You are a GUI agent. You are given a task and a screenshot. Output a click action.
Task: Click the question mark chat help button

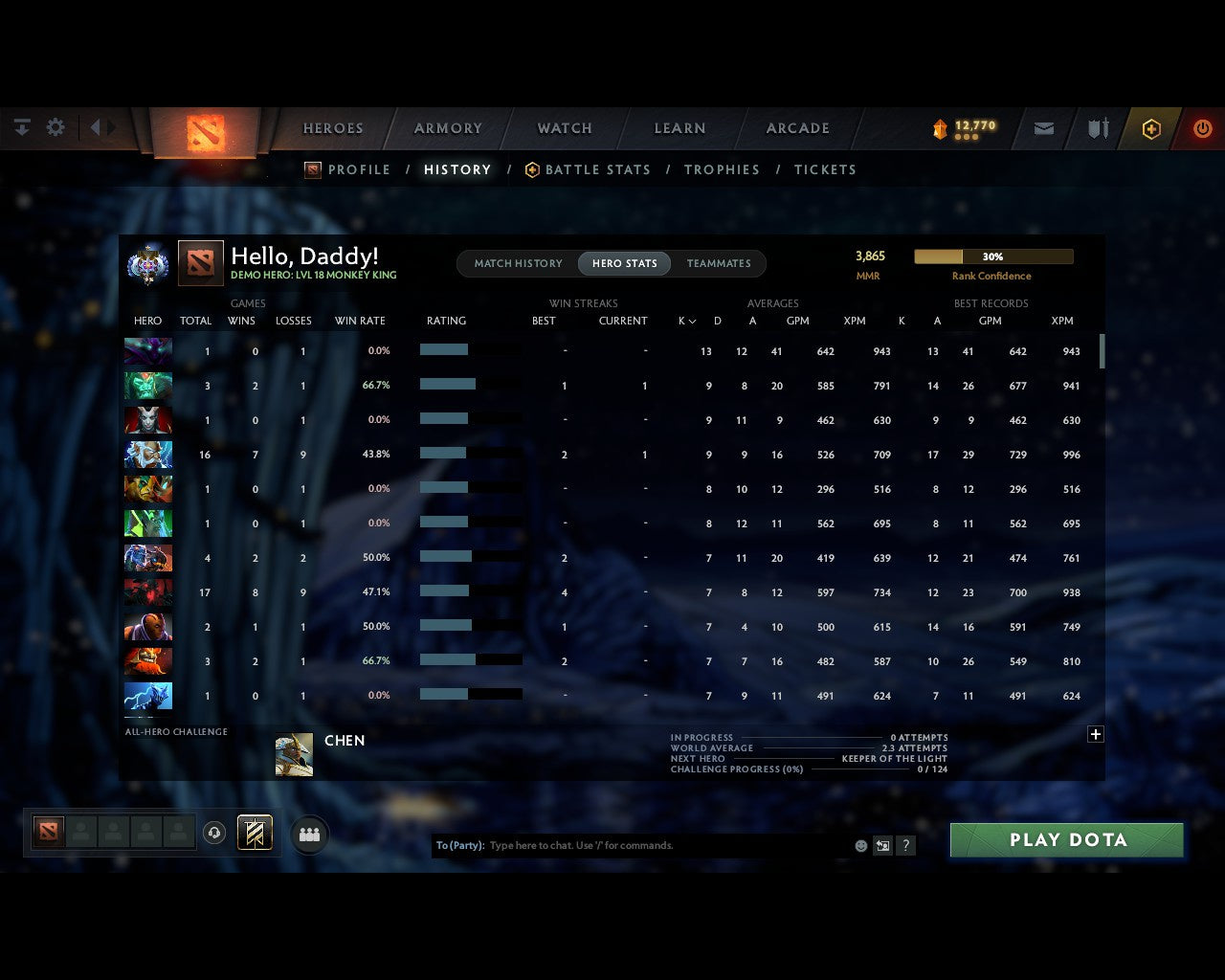tap(904, 846)
